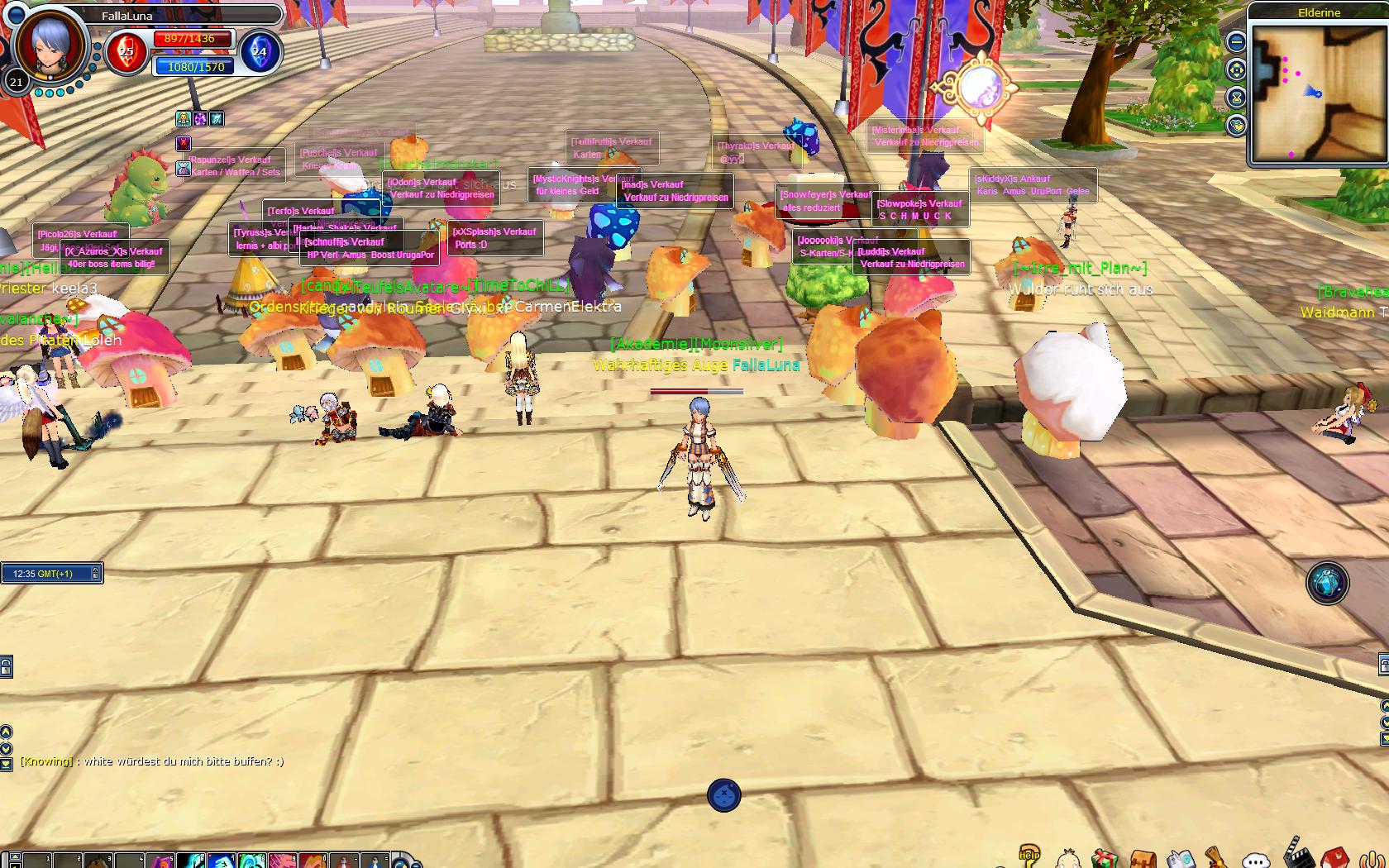Click the blue crystal round button
1389x868 pixels.
coord(1327,583)
